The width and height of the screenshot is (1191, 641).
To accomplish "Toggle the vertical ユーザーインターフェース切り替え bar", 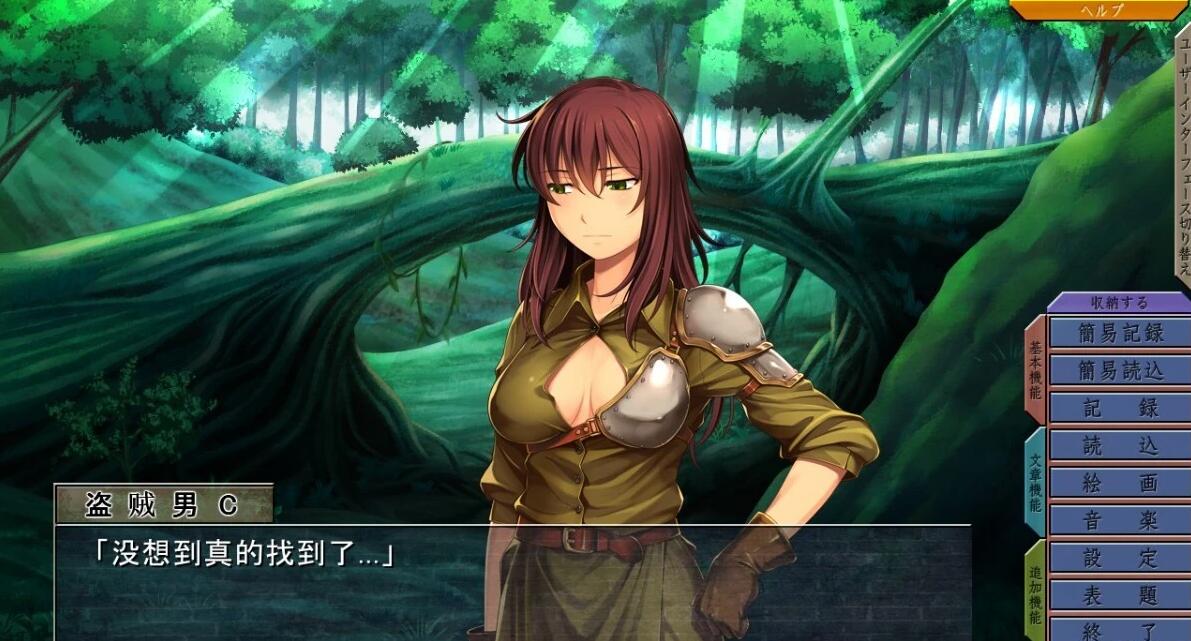I will 1182,155.
